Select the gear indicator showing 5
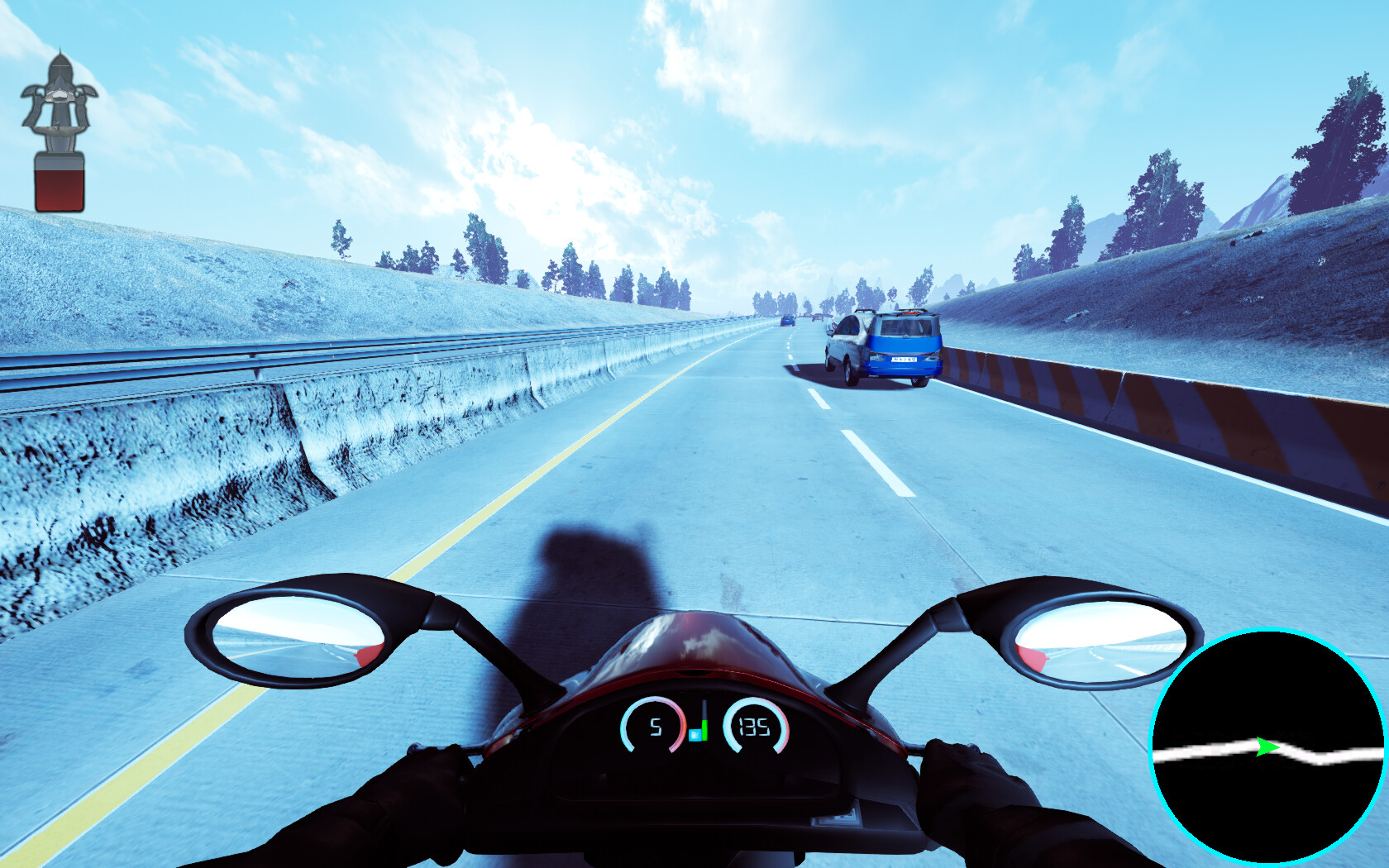1389x868 pixels. pos(656,728)
